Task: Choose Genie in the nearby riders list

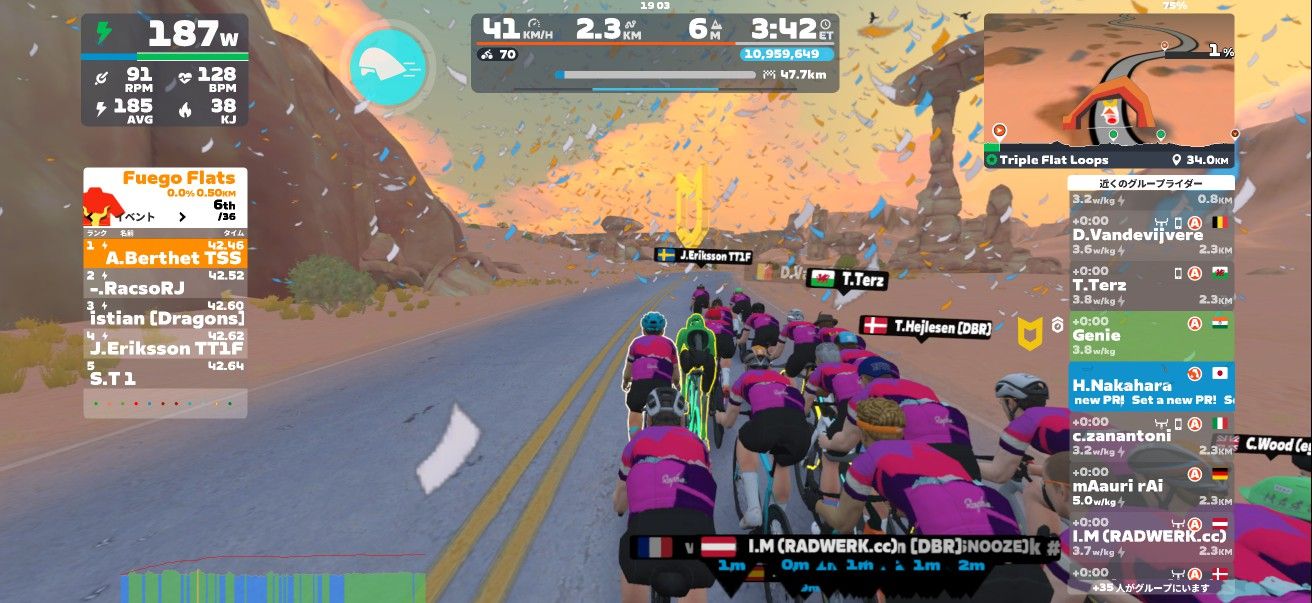Action: pyautogui.click(x=1150, y=330)
